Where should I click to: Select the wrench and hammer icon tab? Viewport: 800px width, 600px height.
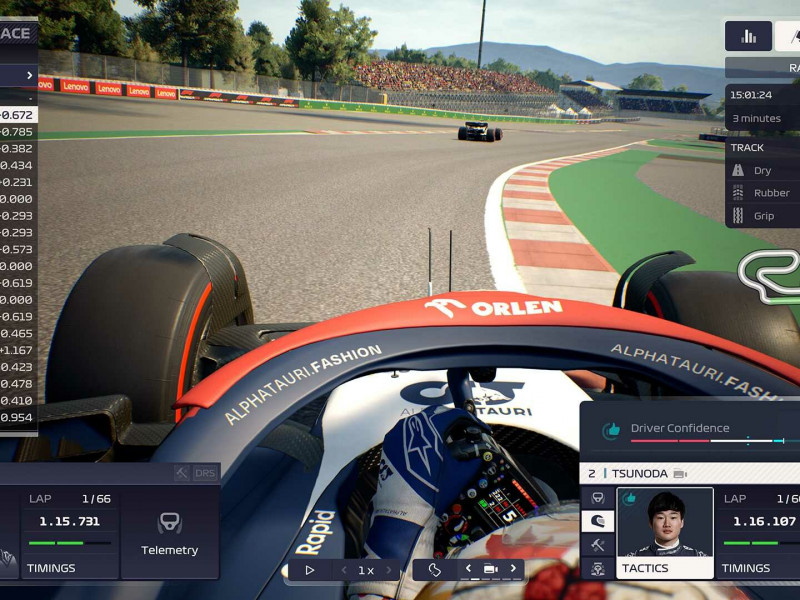coord(597,545)
